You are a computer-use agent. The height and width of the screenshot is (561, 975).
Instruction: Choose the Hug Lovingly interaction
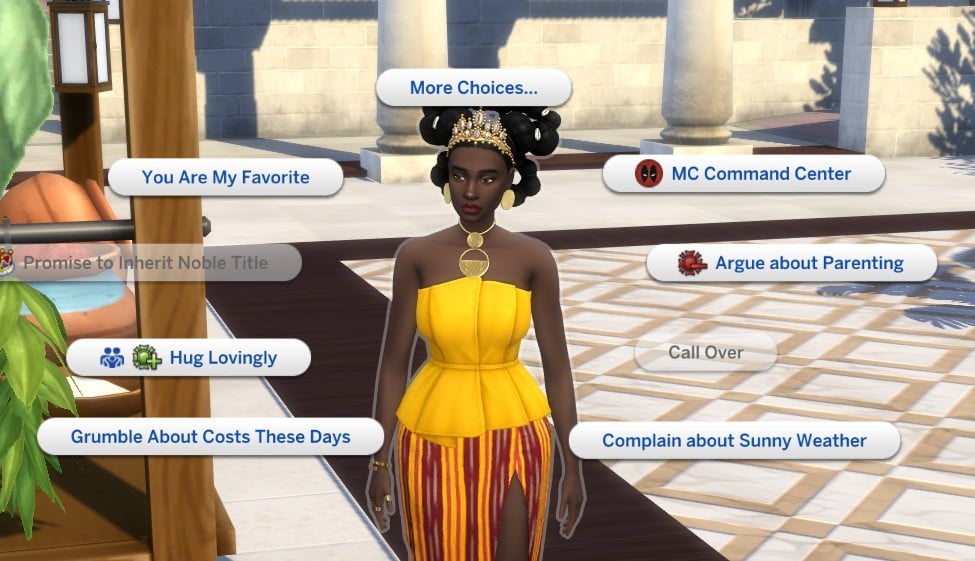tap(188, 357)
